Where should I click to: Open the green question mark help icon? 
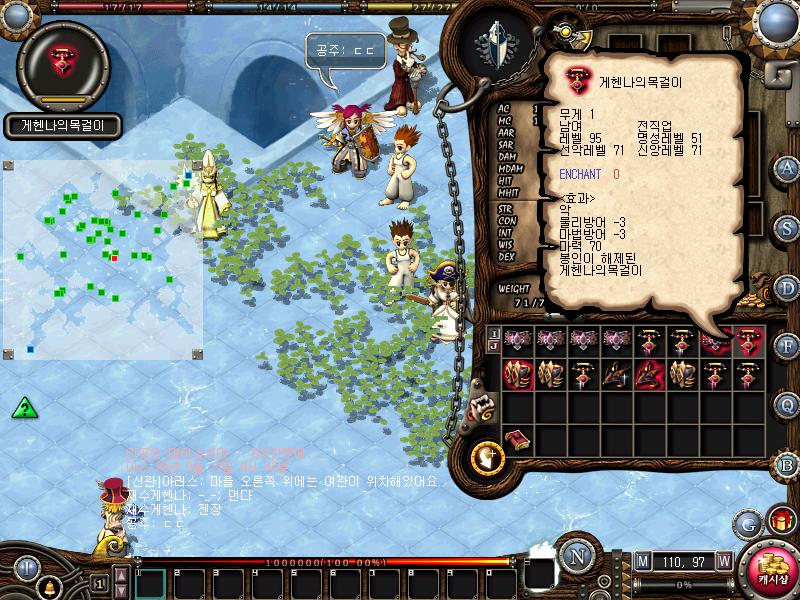tap(25, 407)
